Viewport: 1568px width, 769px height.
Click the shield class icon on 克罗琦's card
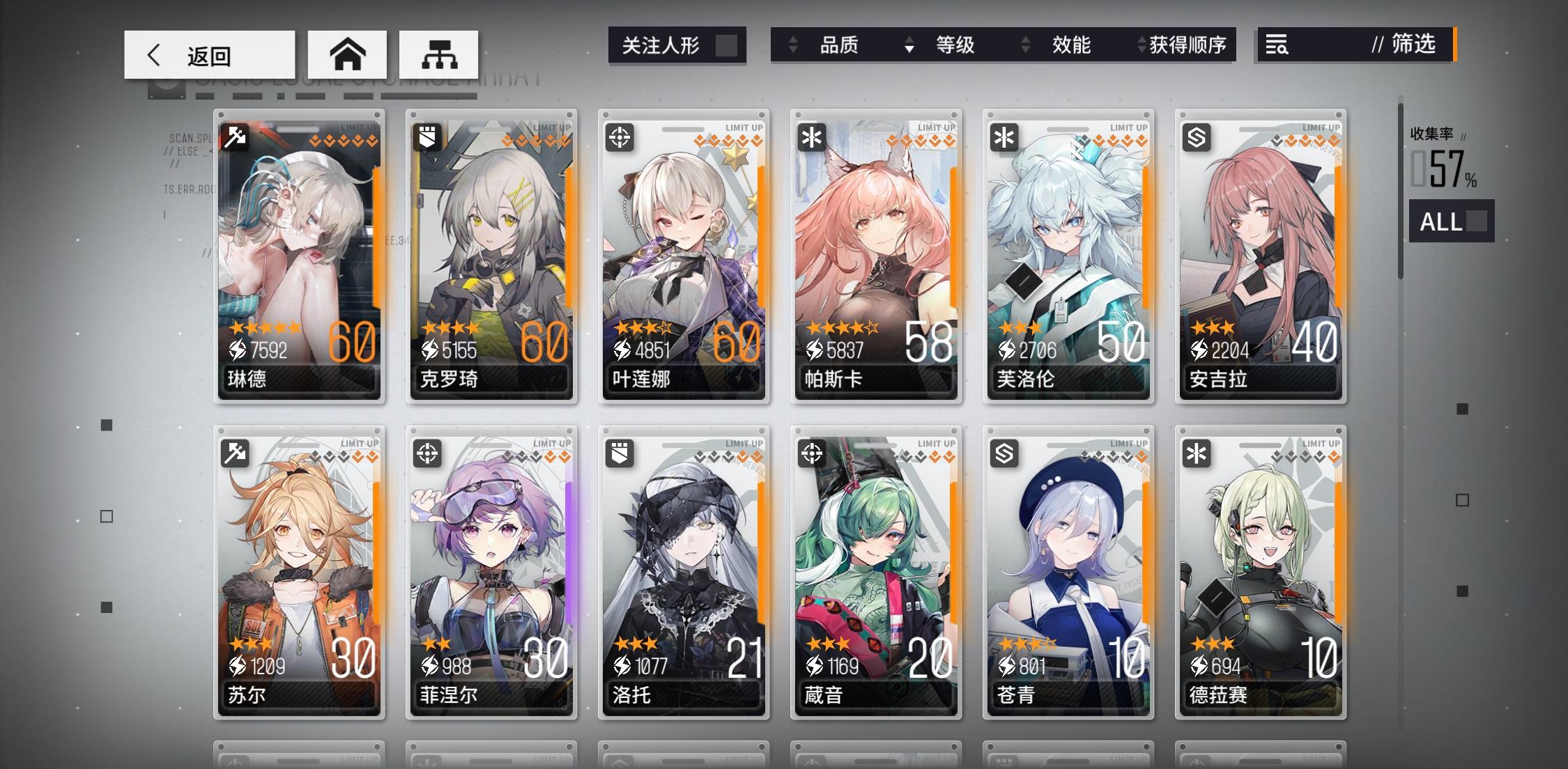(x=427, y=137)
